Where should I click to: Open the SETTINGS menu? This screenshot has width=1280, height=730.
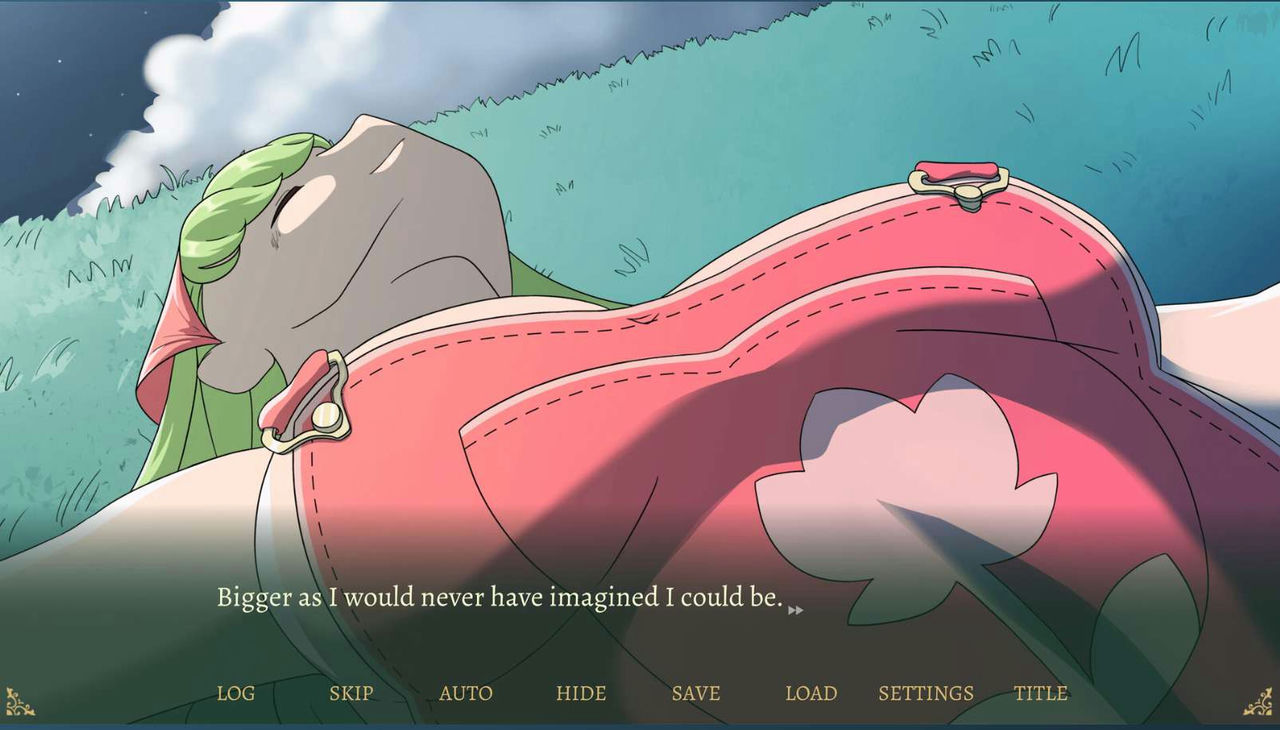click(x=926, y=693)
